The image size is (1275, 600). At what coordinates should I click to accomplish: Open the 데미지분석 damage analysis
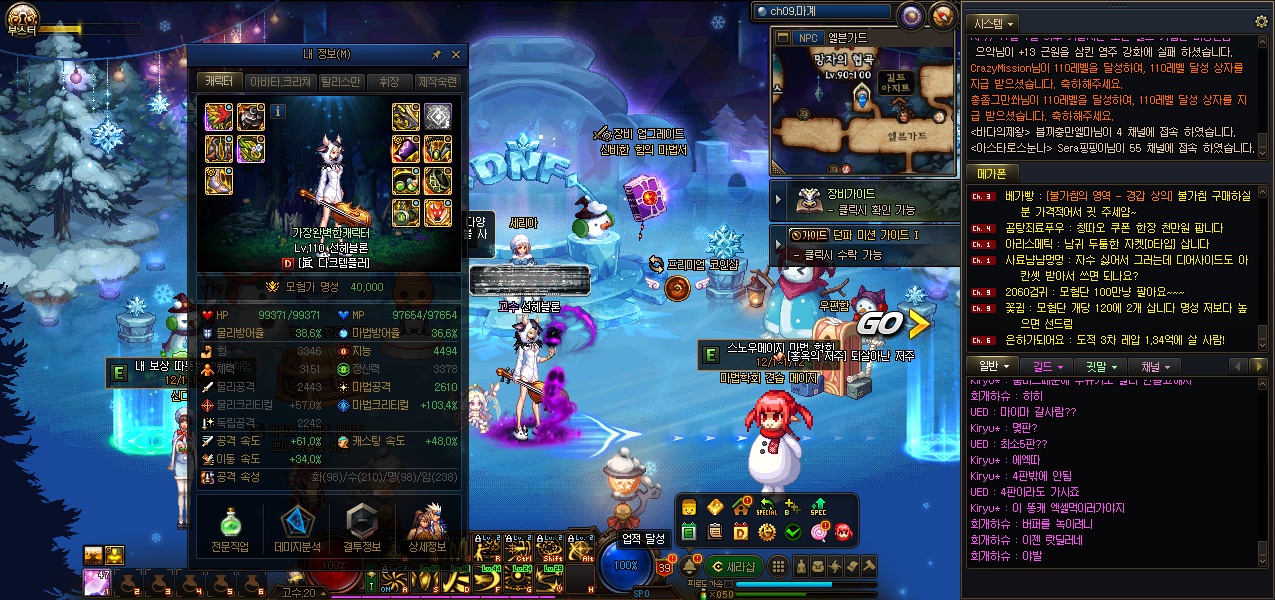pyautogui.click(x=296, y=528)
